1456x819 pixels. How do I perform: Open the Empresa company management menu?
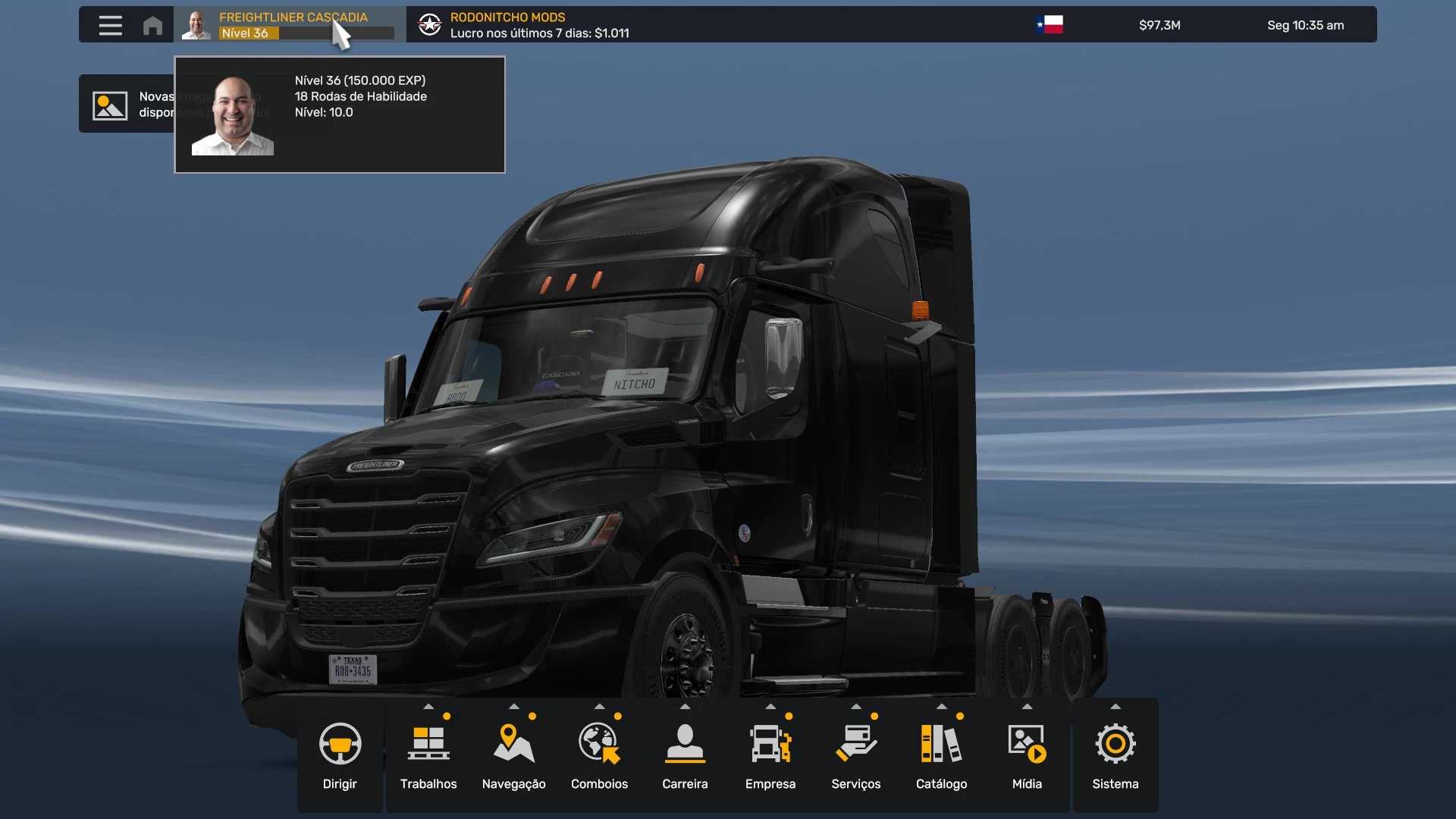click(x=770, y=755)
